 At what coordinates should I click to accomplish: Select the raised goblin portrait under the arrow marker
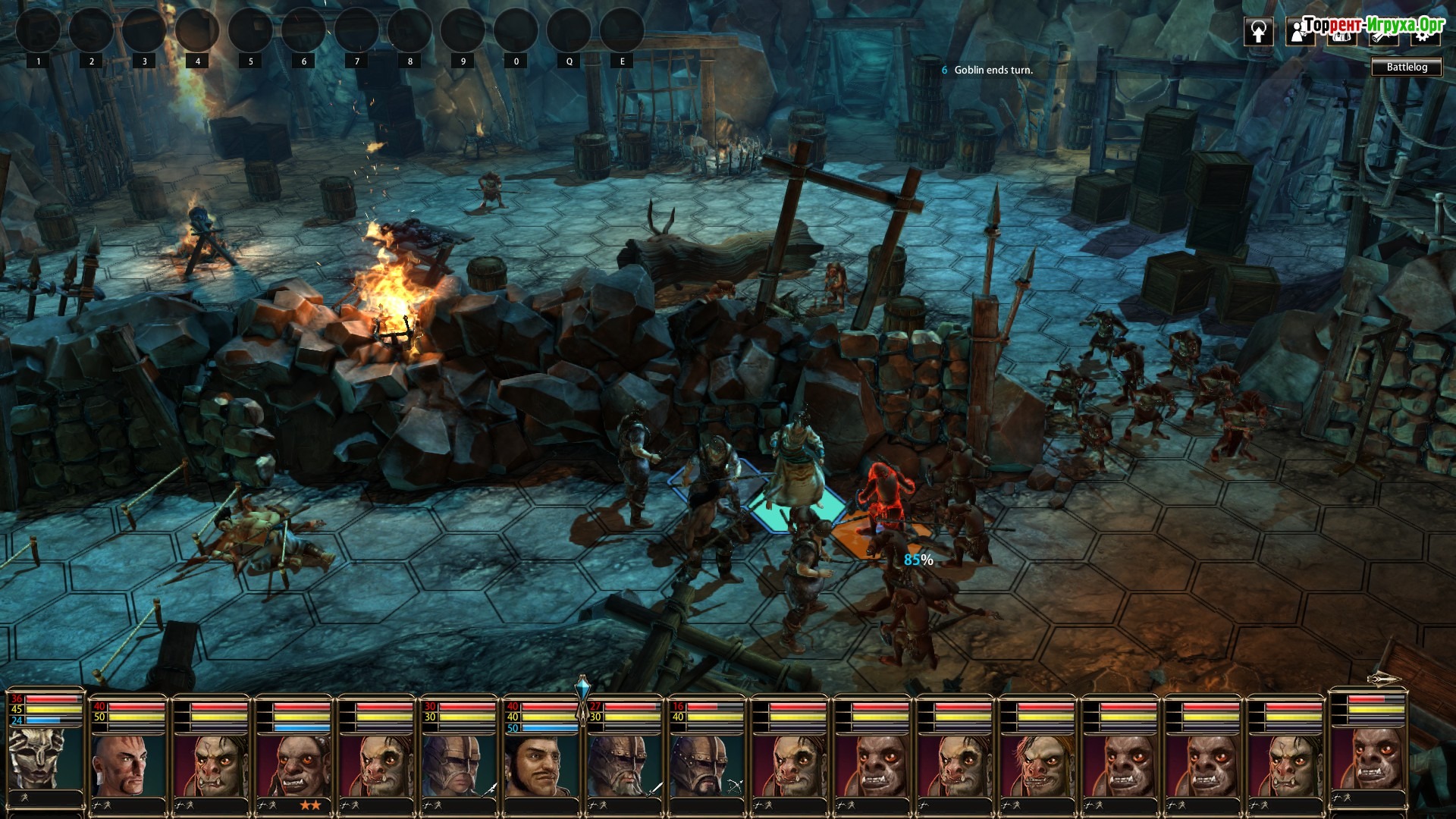[1367, 758]
